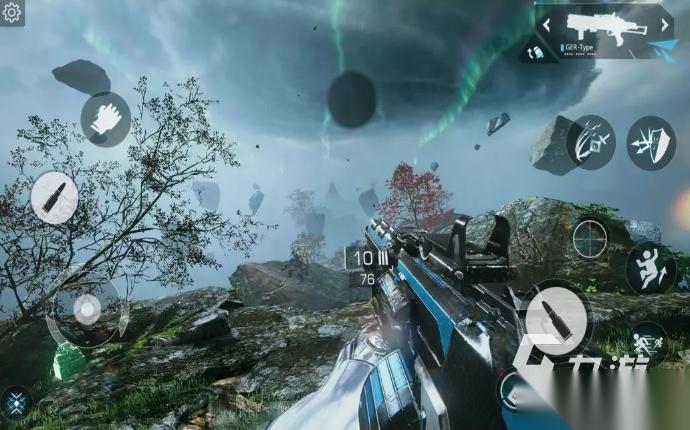The height and width of the screenshot is (430, 690).
Task: Activate the shield ability
Action: point(651,142)
